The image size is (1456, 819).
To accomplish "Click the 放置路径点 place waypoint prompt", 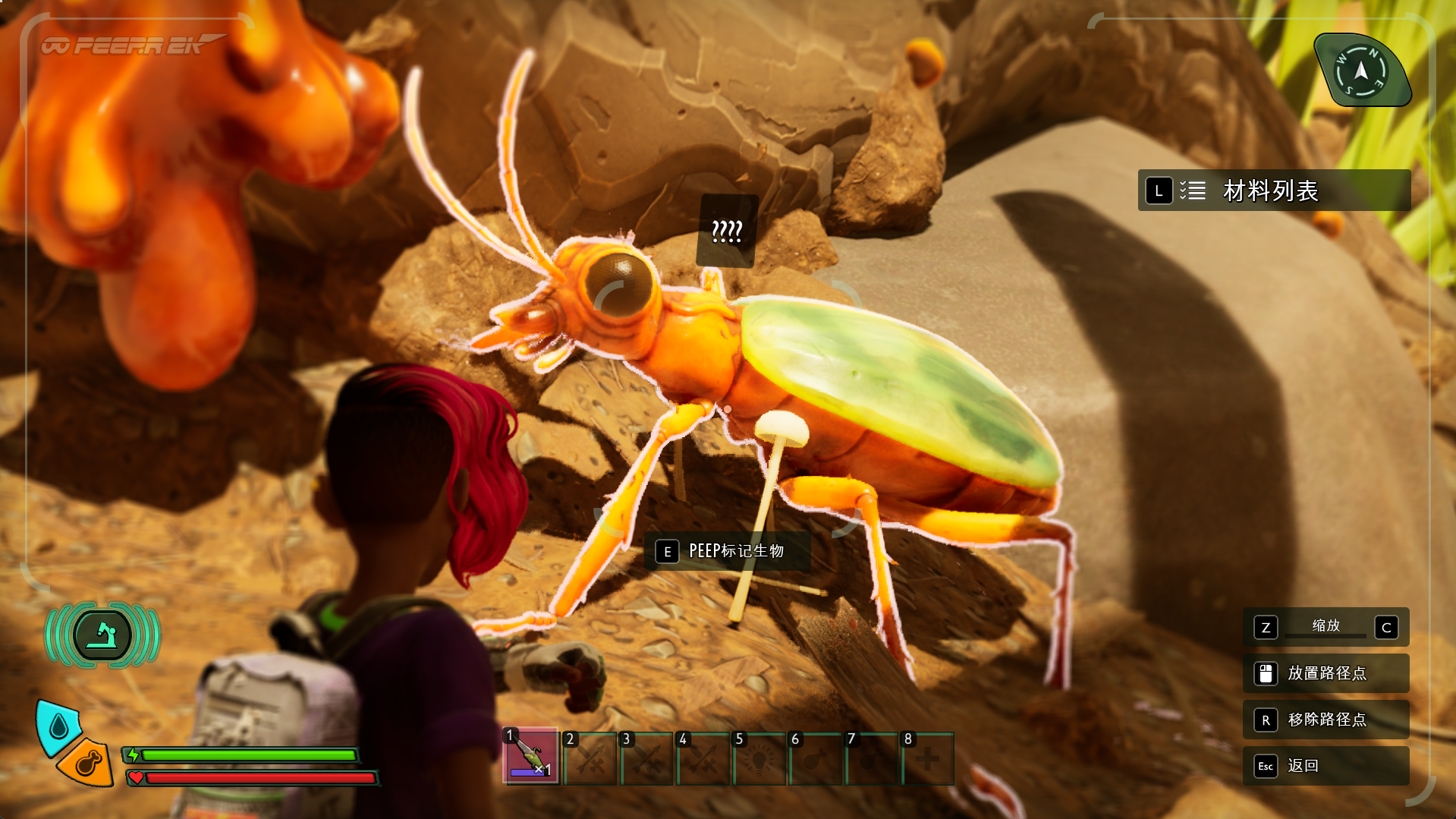I will pos(1325,673).
